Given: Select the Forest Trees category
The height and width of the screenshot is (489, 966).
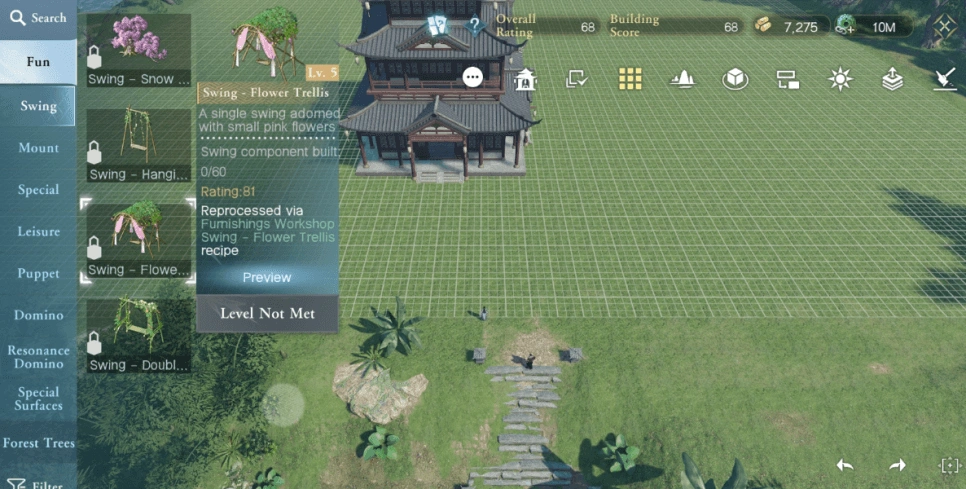Looking at the screenshot, I should 38,443.
